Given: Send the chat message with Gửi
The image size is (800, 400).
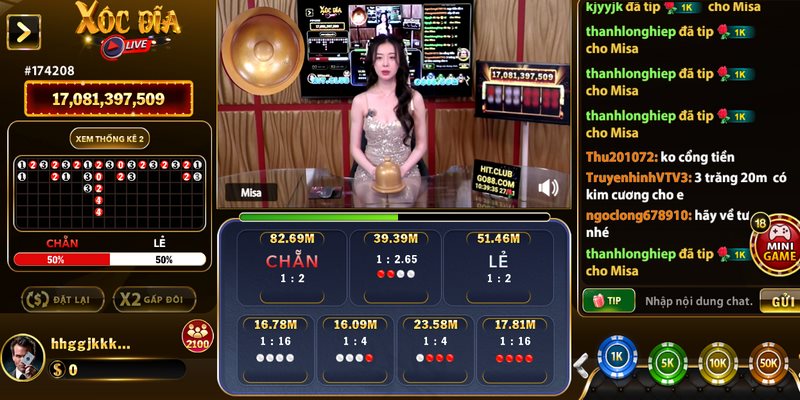Looking at the screenshot, I should click(779, 300).
